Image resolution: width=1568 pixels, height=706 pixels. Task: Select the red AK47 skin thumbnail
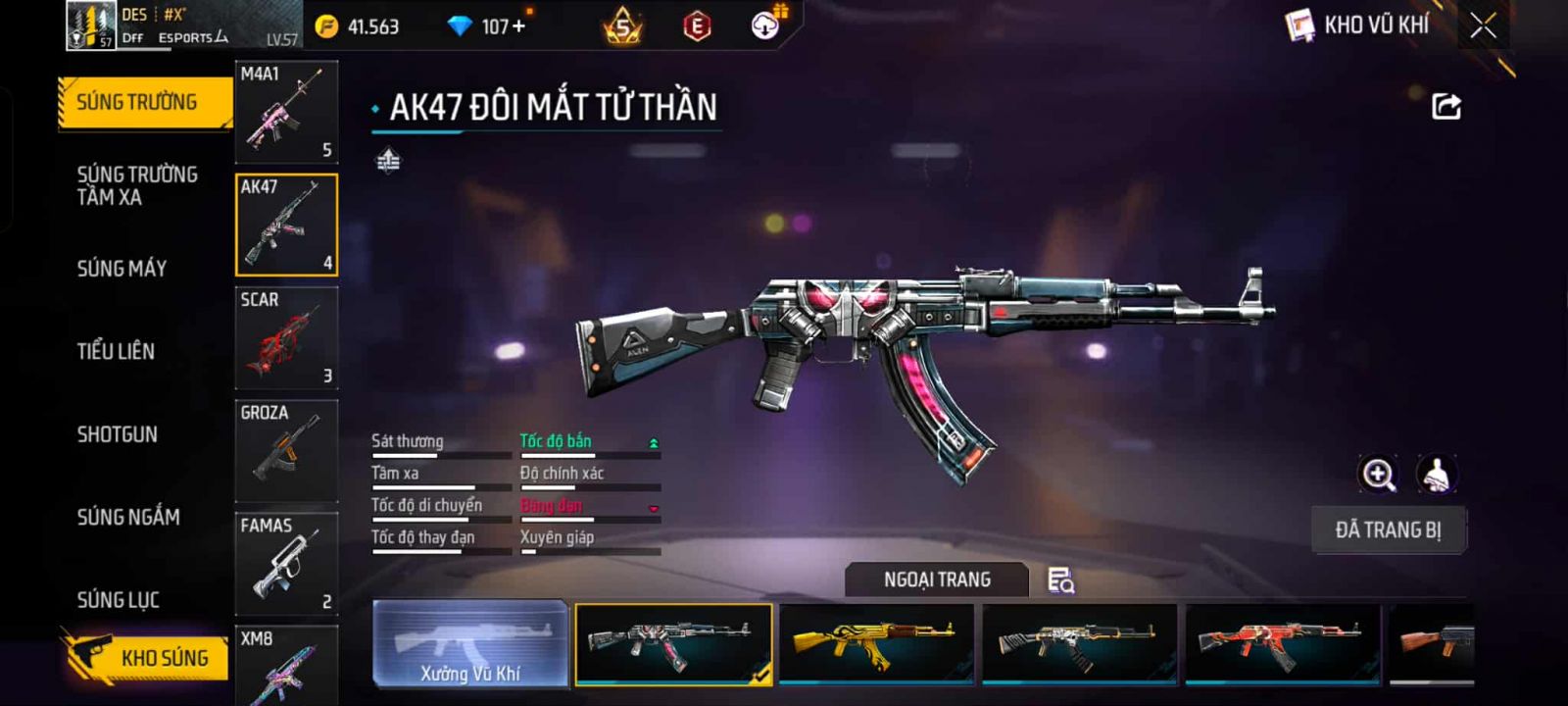(x=1281, y=643)
